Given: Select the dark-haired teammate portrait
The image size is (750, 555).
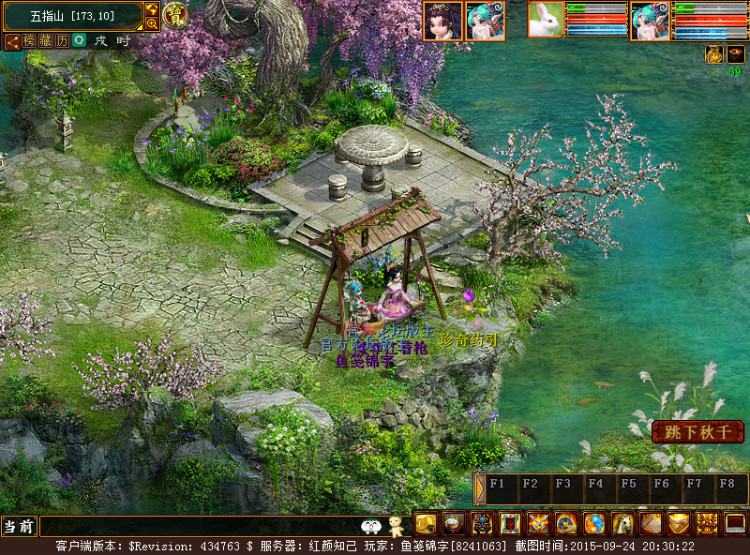Looking at the screenshot, I should (x=442, y=20).
